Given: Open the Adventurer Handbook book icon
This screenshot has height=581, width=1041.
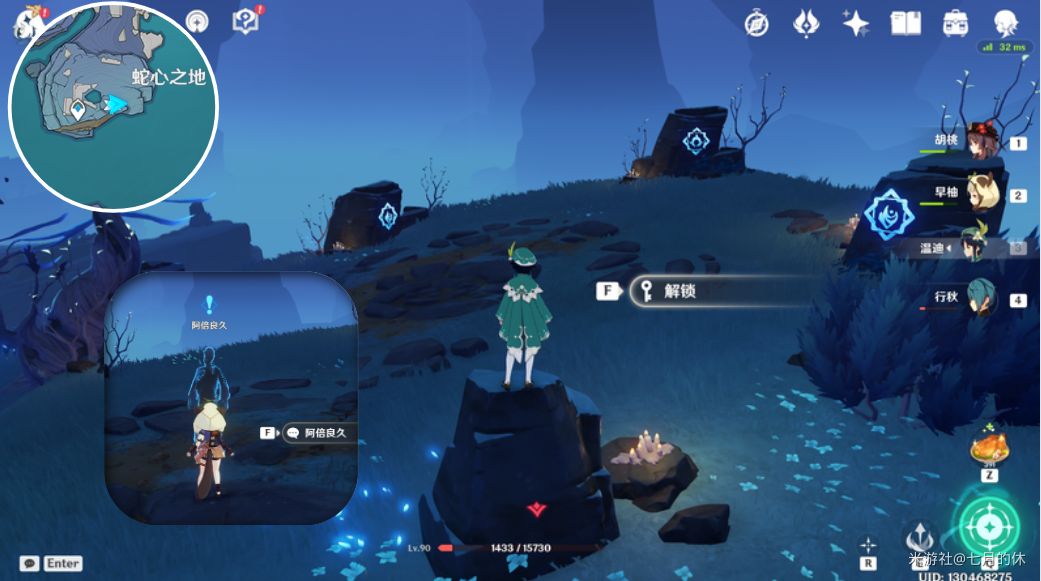Looking at the screenshot, I should click(905, 24).
